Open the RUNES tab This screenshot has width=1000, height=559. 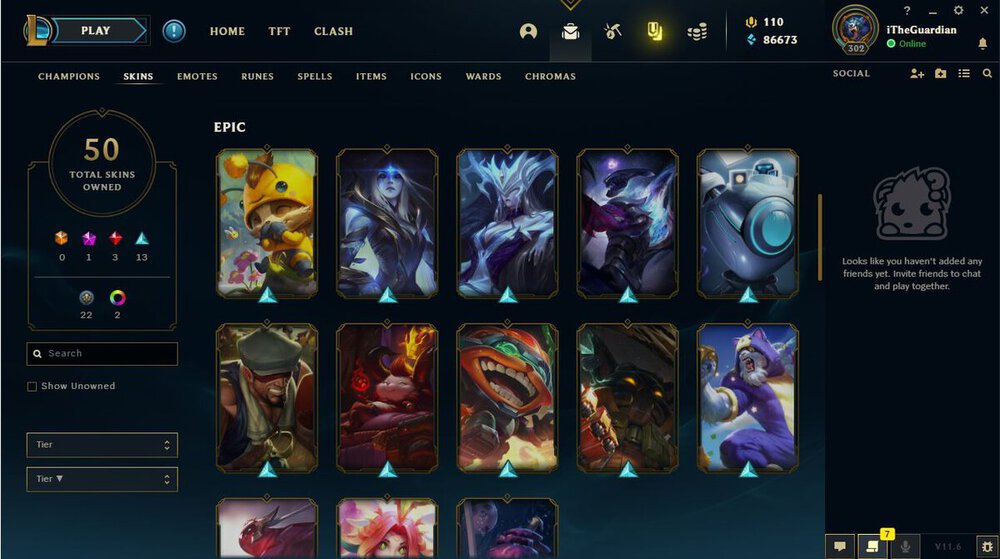(257, 77)
